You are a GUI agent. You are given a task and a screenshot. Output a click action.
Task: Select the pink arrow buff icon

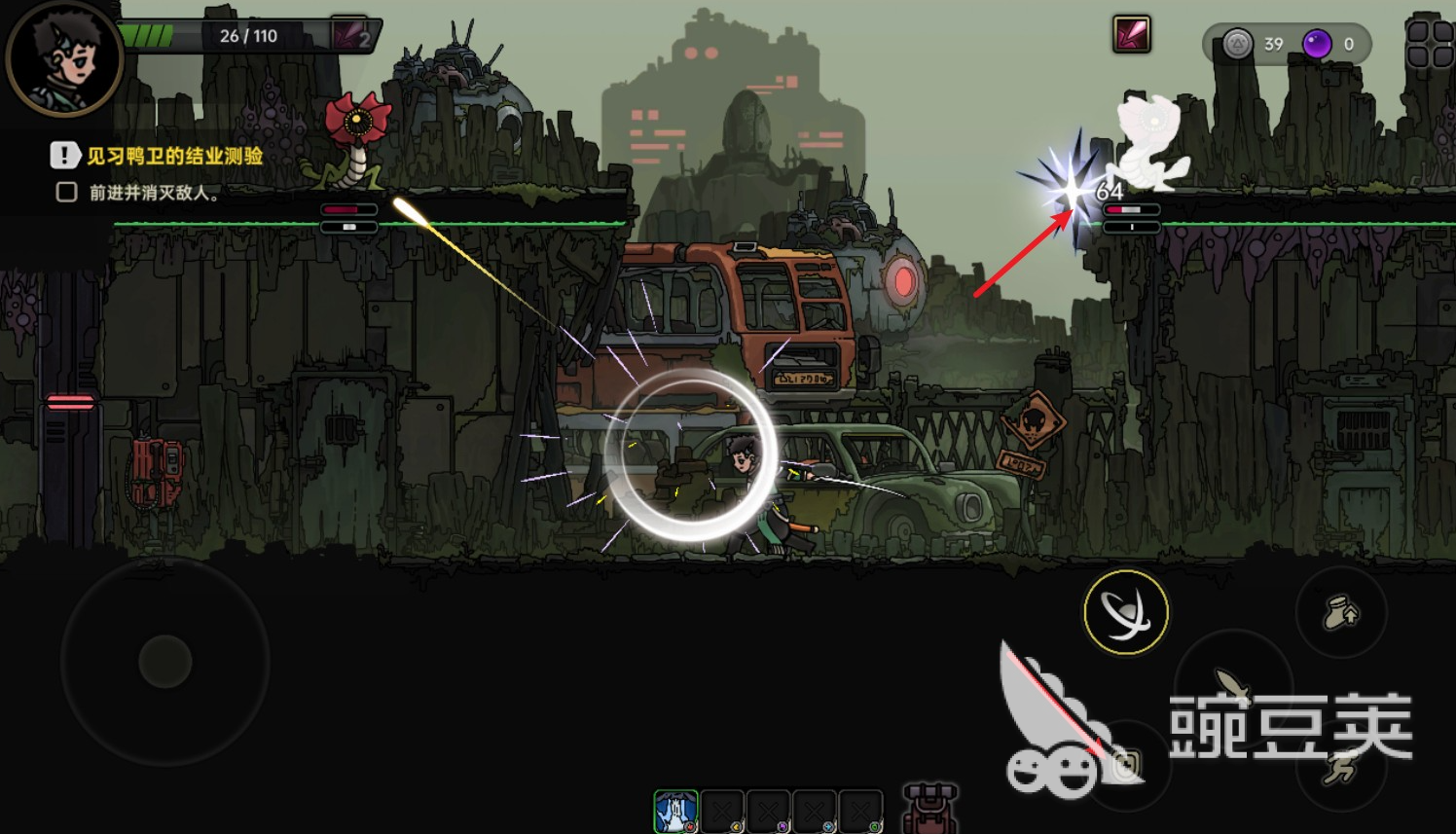click(x=1131, y=35)
